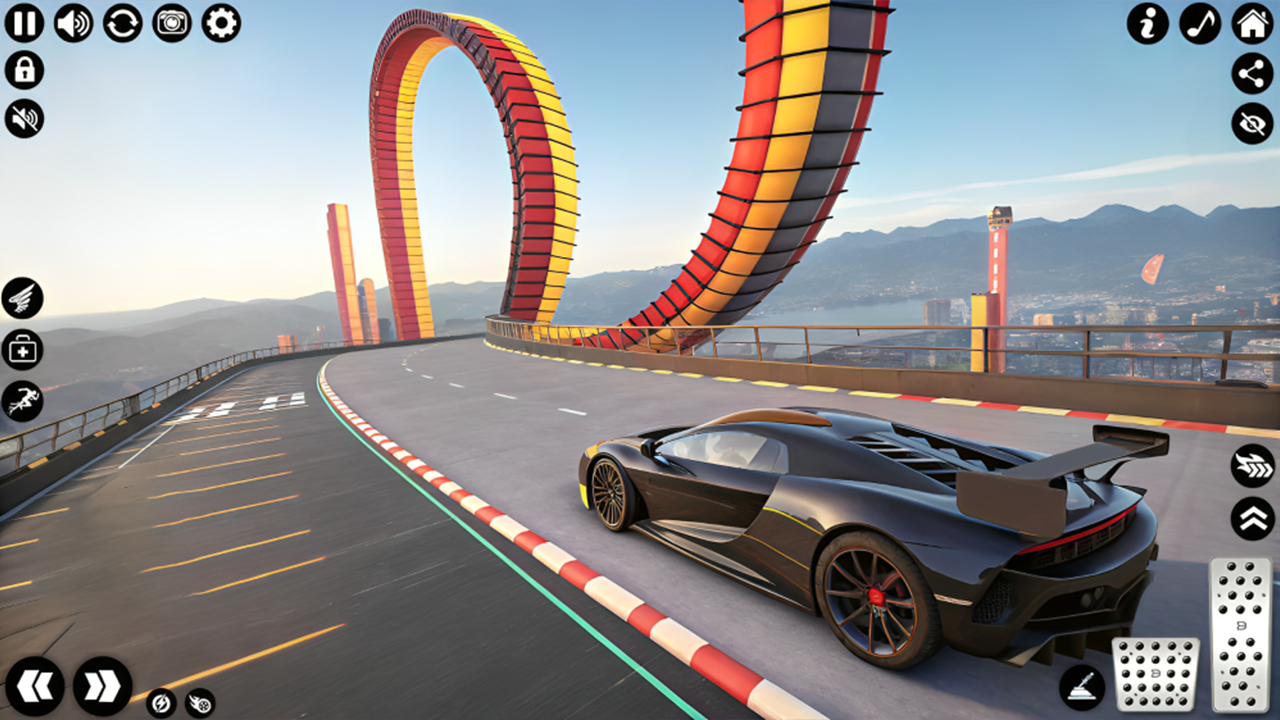
Task: Return home via the house icon
Action: 1252,23
